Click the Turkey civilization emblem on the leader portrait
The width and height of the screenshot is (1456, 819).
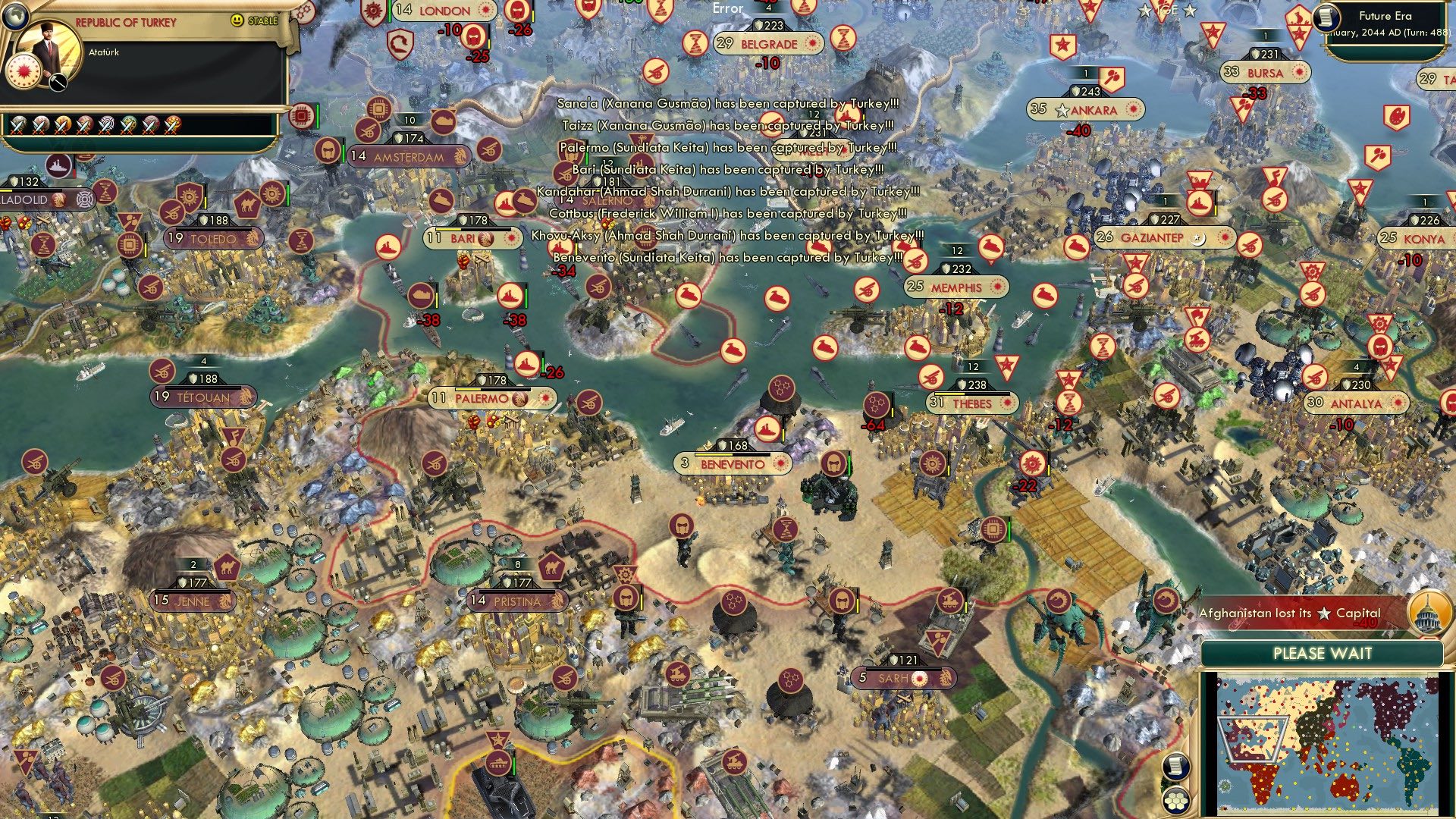click(x=24, y=73)
